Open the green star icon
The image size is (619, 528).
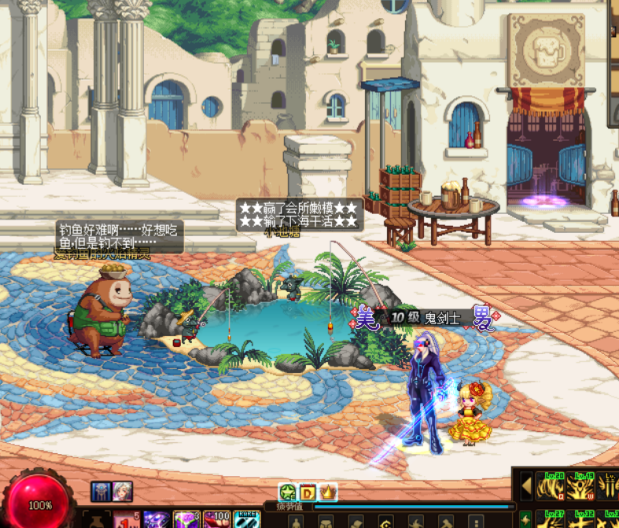click(287, 492)
